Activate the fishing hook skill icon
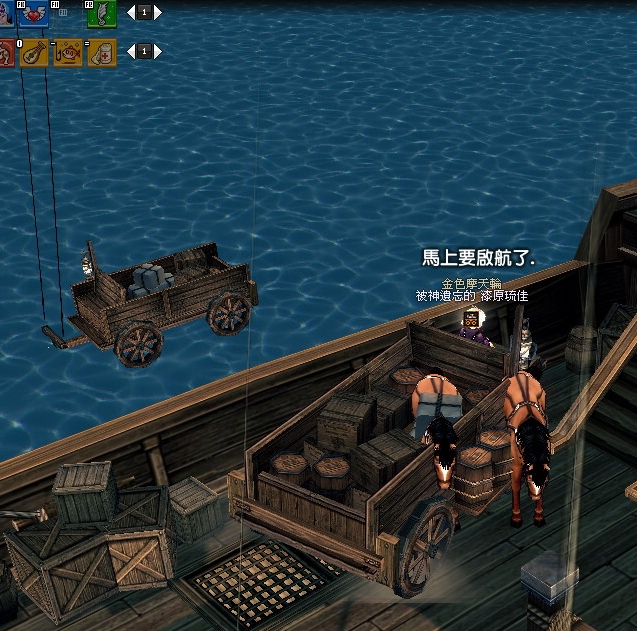The height and width of the screenshot is (631, 637). click(67, 52)
